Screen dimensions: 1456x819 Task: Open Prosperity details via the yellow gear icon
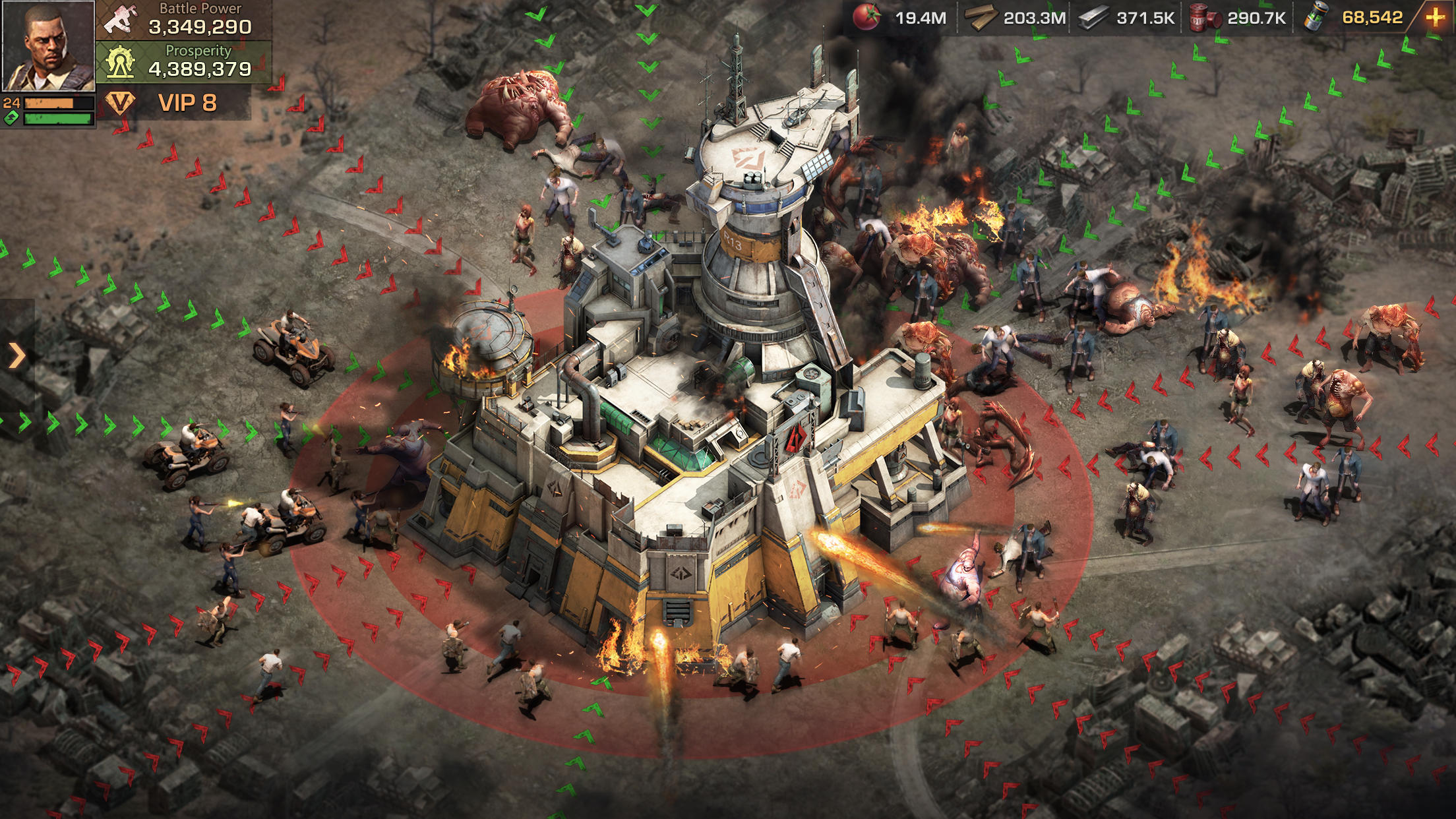120,61
